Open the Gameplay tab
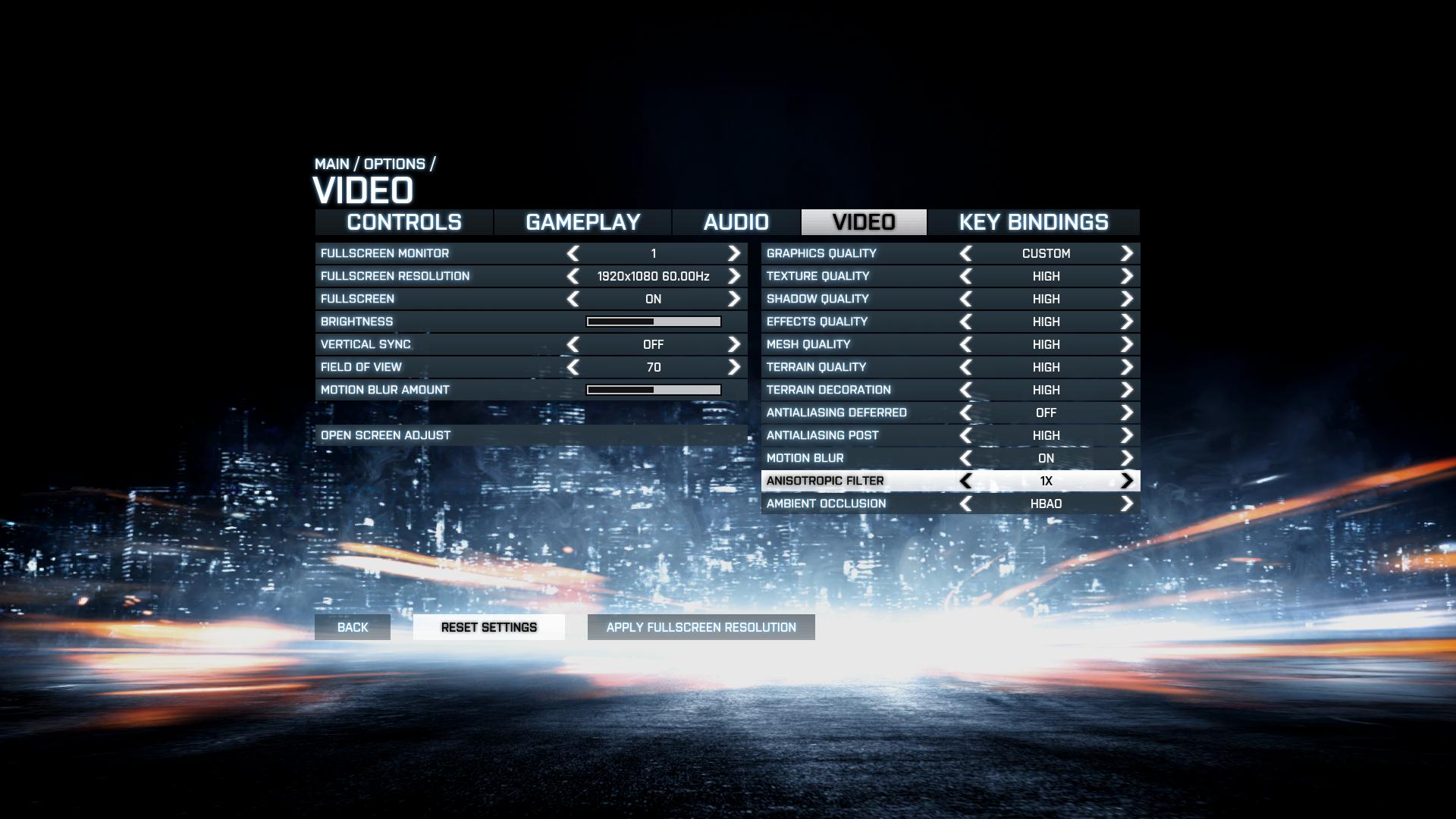 click(582, 222)
